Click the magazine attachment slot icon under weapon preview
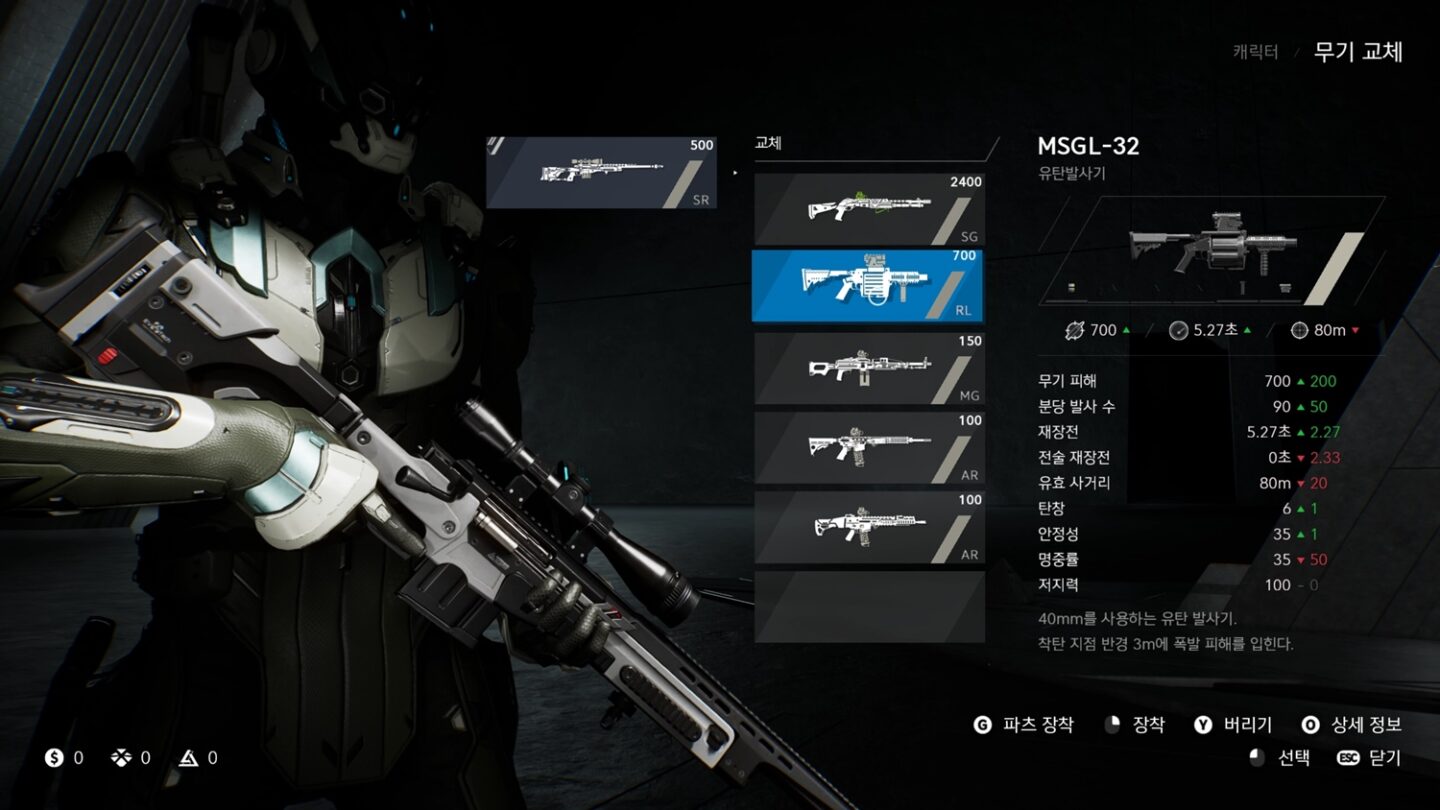The image size is (1440, 810). 1285,289
